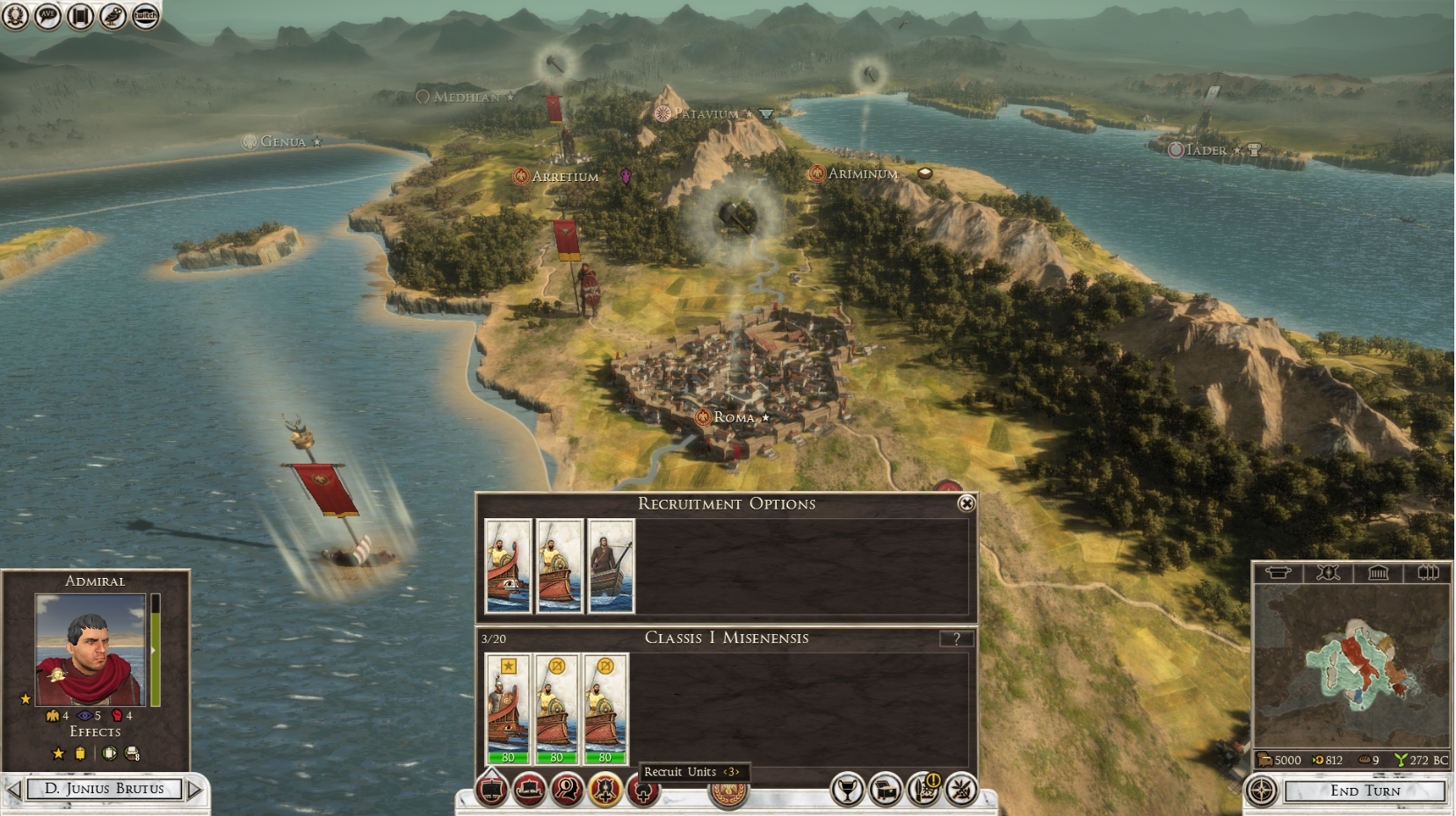The width and height of the screenshot is (1456, 816).
Task: Open the goblet button on the bottom bar
Action: point(847,791)
